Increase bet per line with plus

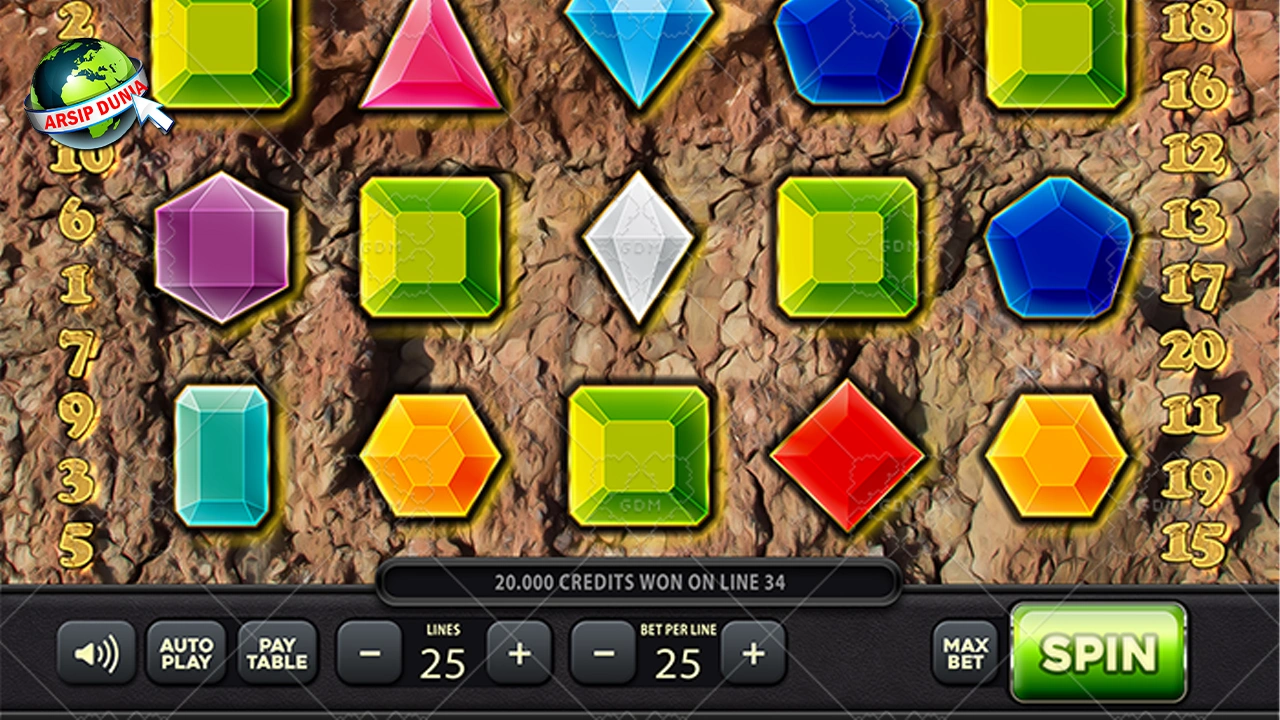click(753, 653)
